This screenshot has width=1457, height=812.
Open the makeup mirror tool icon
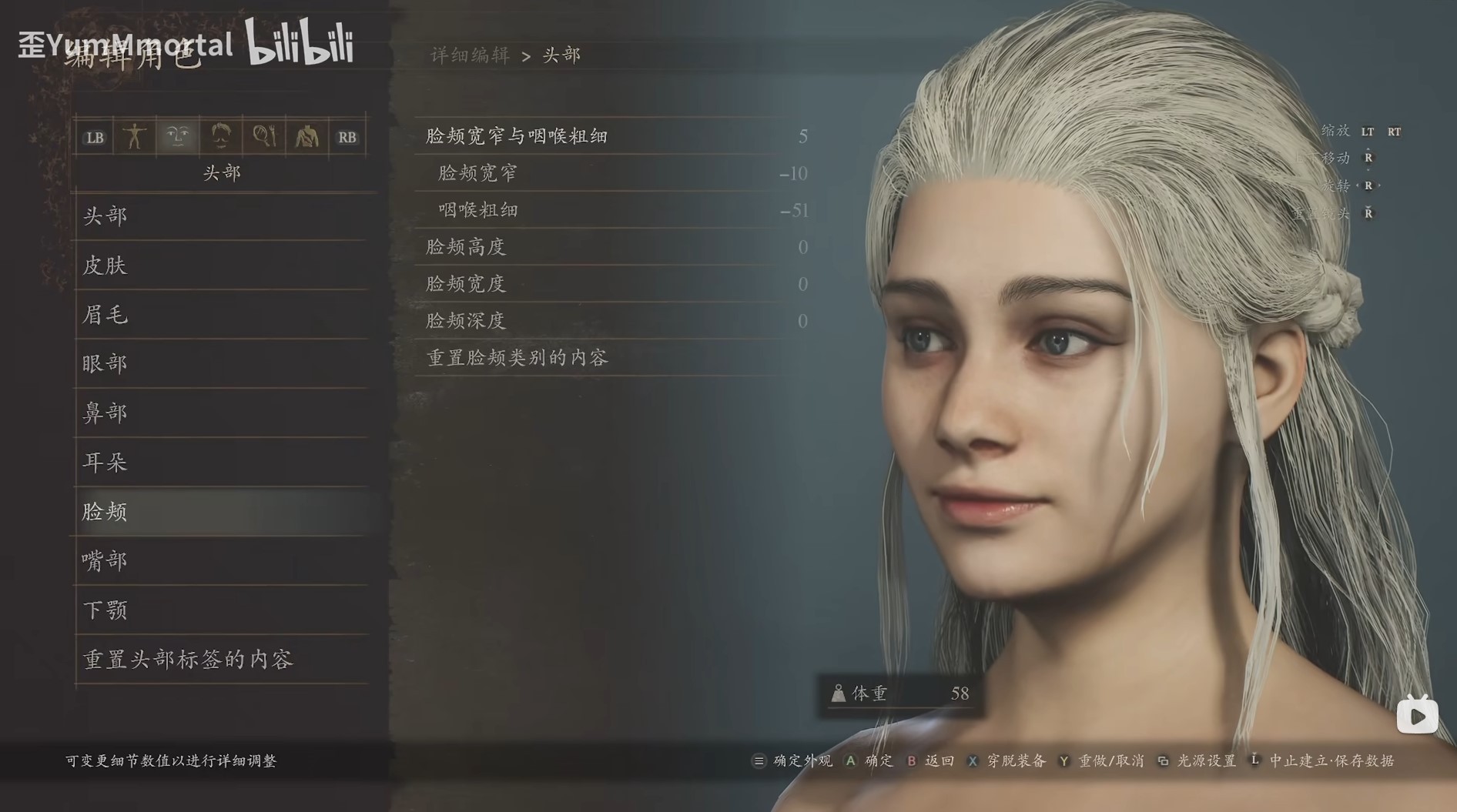263,137
